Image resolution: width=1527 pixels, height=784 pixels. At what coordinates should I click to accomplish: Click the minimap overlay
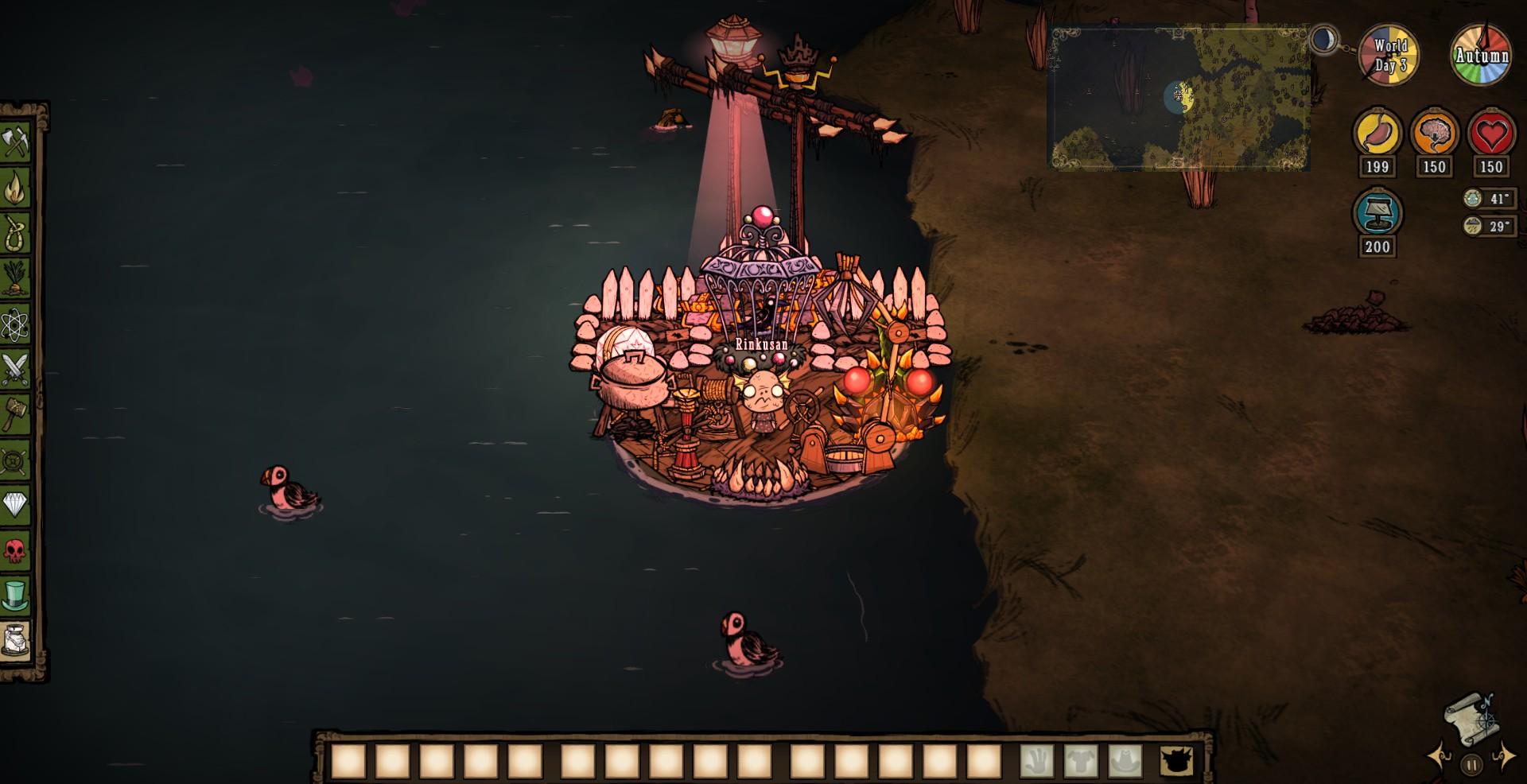pos(1179,99)
